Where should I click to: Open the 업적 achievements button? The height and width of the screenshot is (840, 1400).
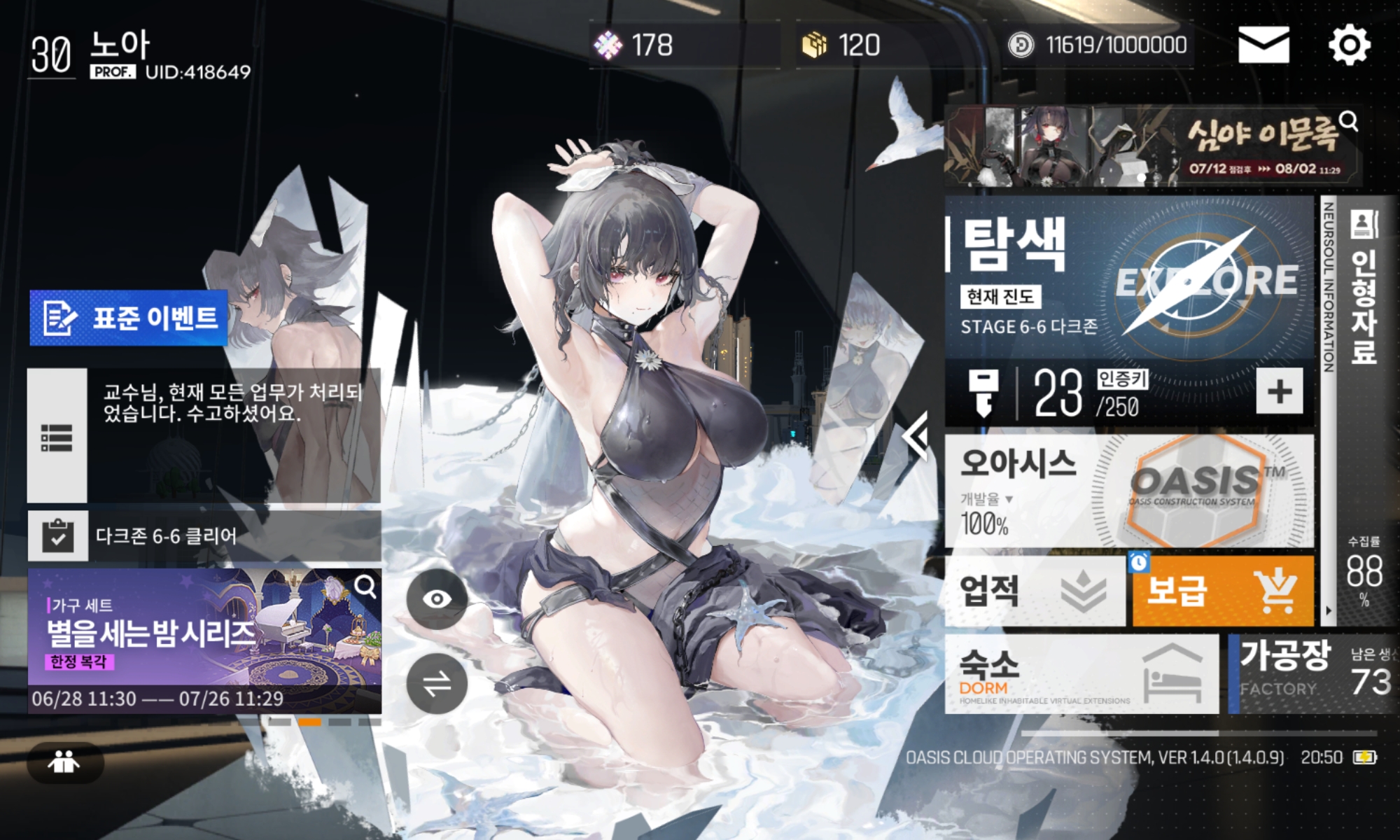[x=1034, y=591]
